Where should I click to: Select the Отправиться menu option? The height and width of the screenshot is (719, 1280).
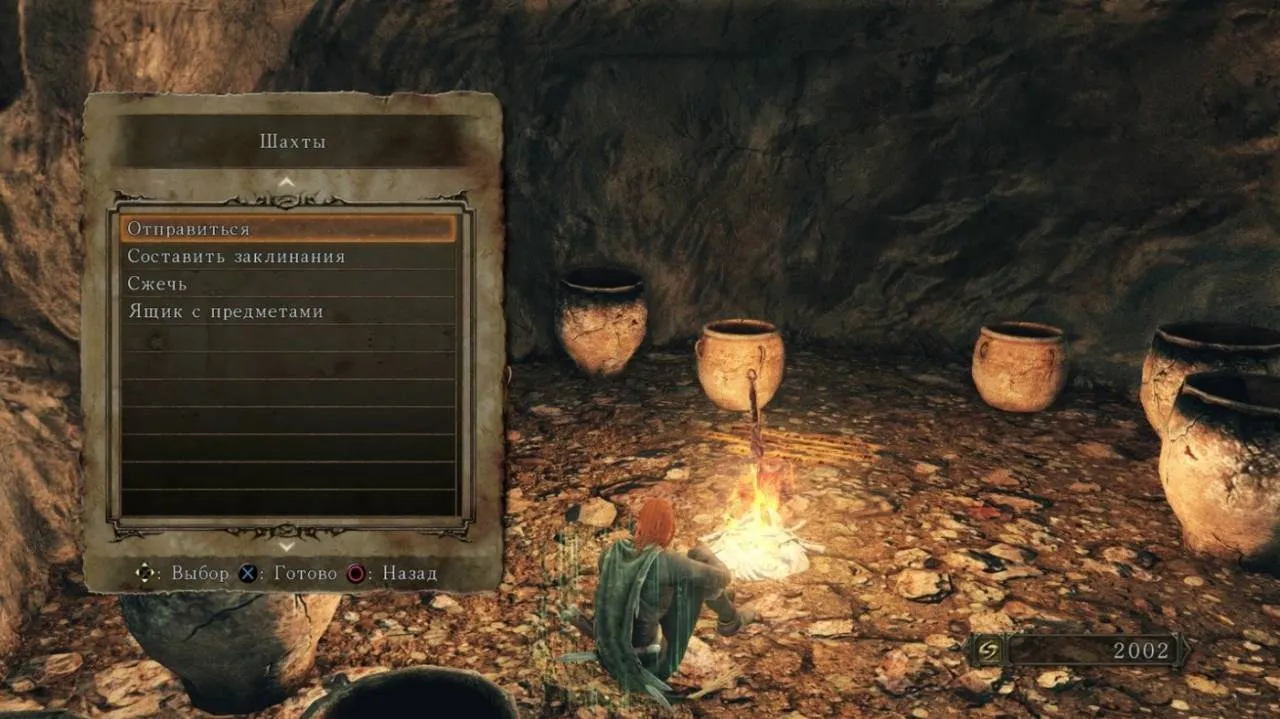point(288,229)
